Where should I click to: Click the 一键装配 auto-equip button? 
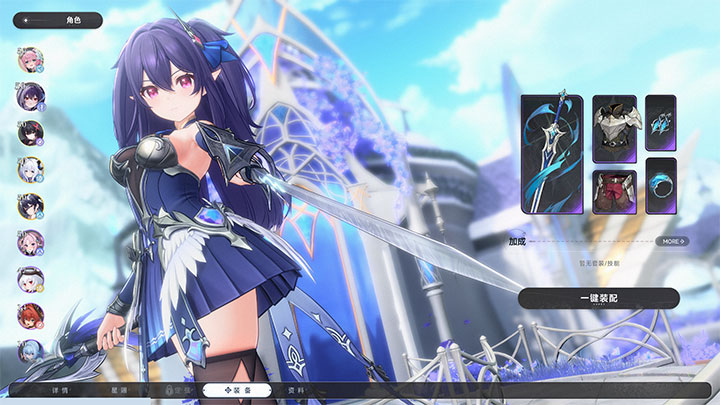598,298
